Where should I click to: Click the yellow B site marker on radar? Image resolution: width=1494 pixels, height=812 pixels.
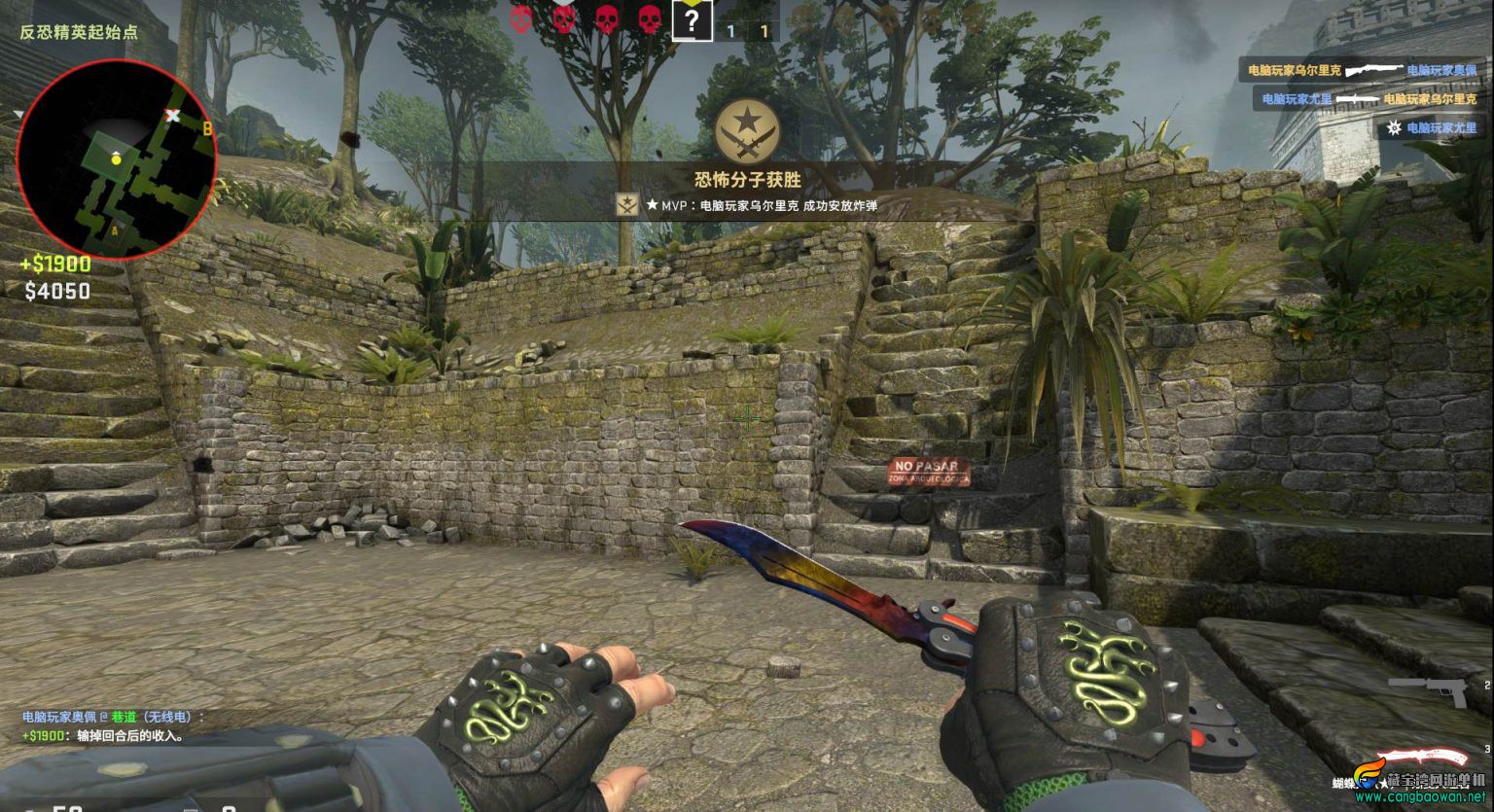[x=206, y=127]
